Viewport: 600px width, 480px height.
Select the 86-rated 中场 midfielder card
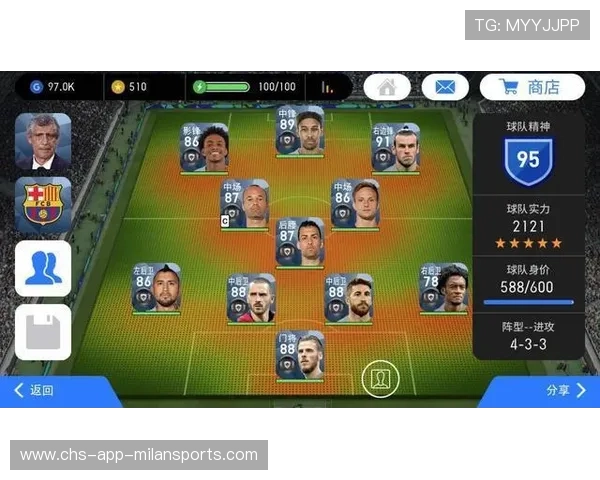point(355,204)
